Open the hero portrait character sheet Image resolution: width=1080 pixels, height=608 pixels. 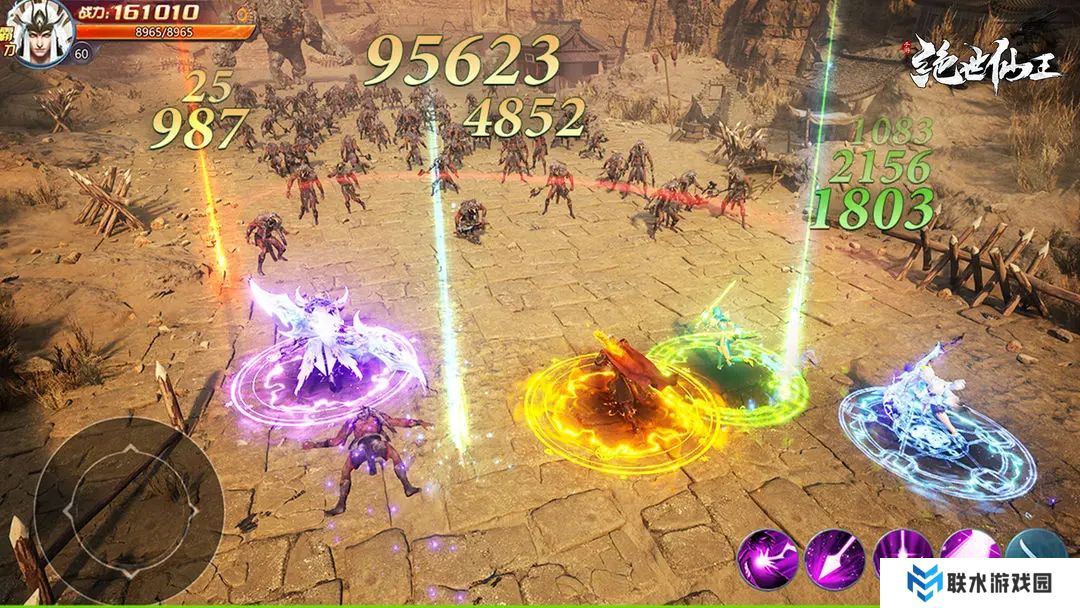pos(38,28)
